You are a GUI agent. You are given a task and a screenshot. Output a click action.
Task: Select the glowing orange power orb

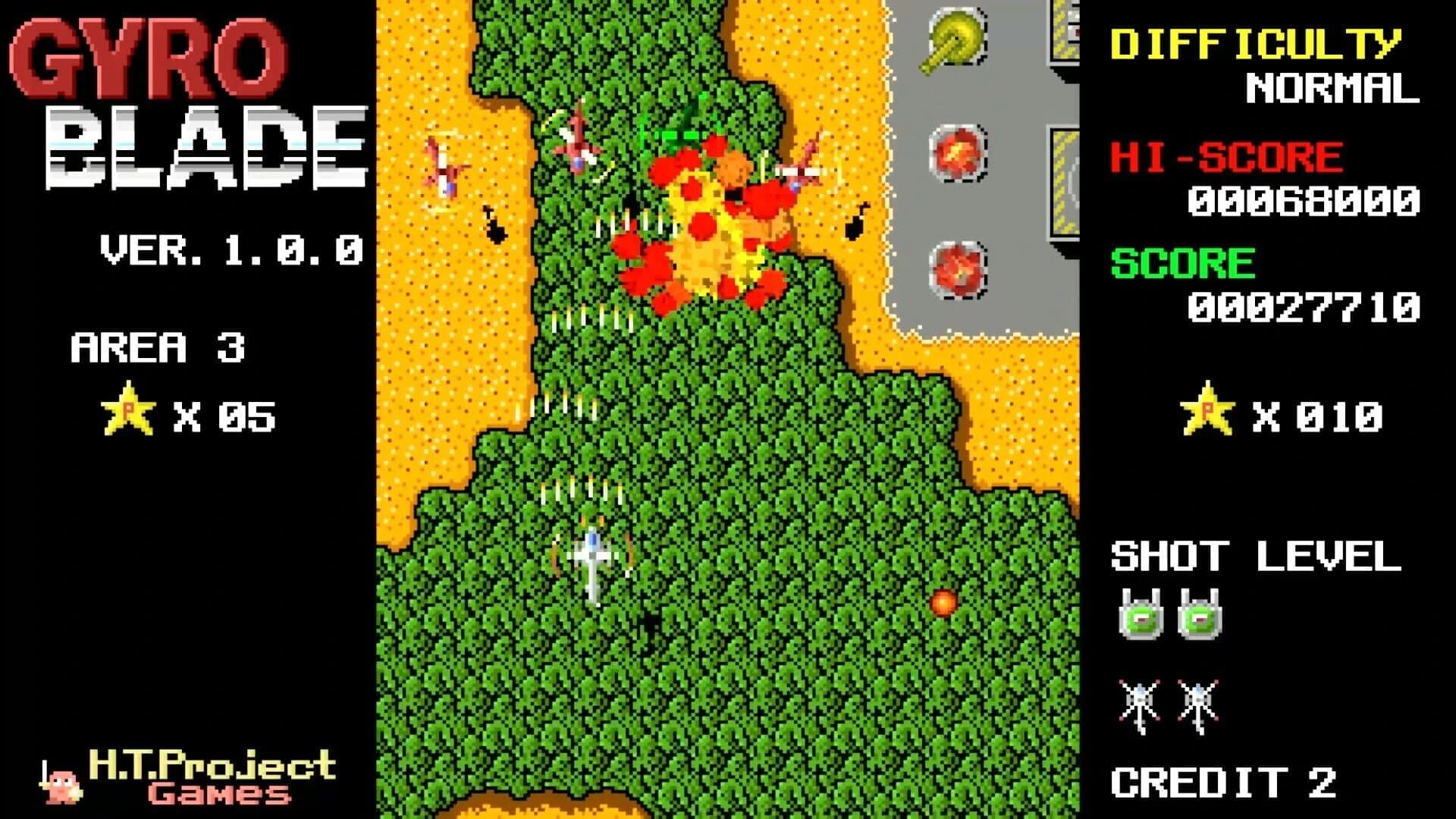tap(944, 603)
